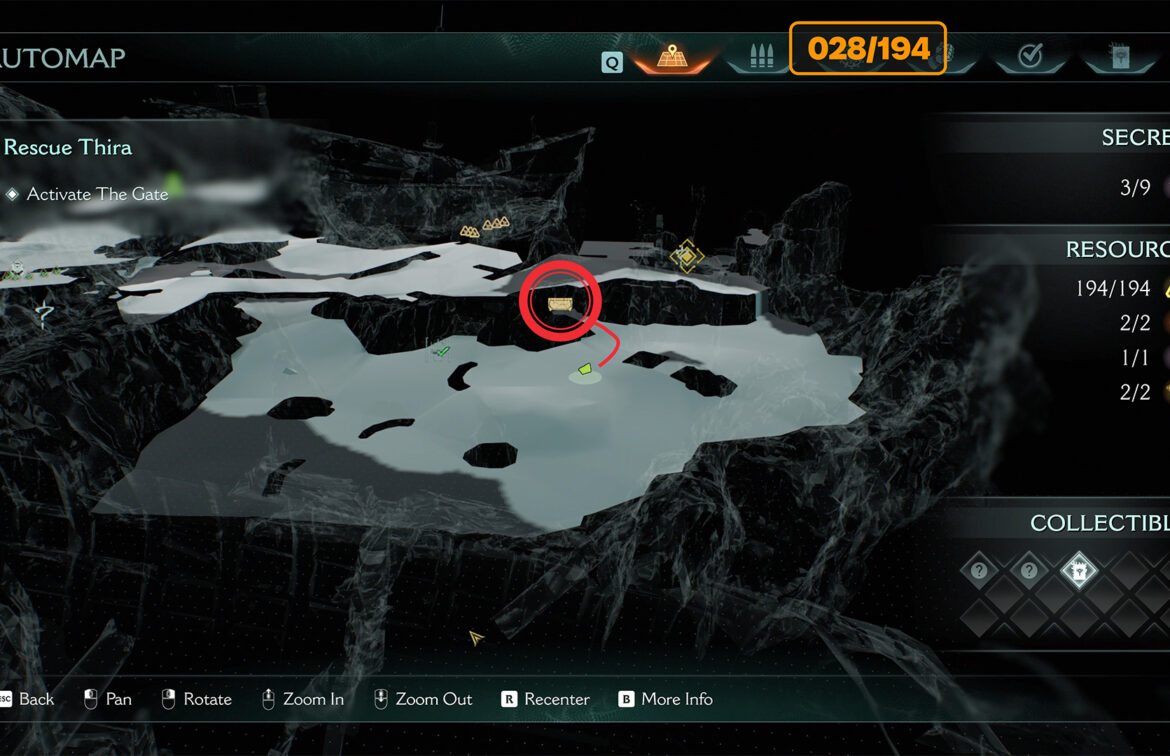Open the codex book tab
Image resolution: width=1170 pixels, height=756 pixels.
click(1118, 56)
